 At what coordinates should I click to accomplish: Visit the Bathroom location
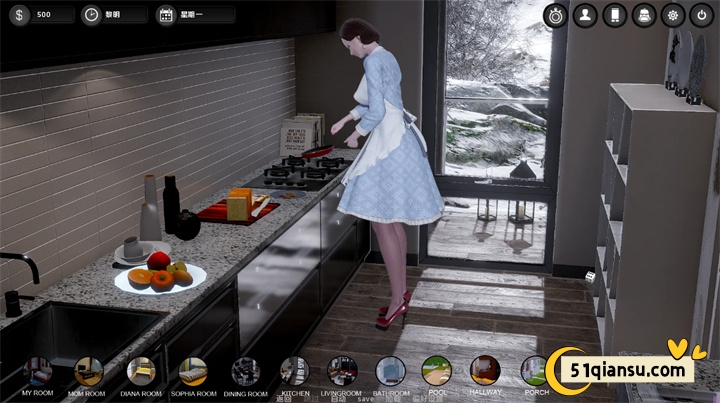click(x=391, y=371)
